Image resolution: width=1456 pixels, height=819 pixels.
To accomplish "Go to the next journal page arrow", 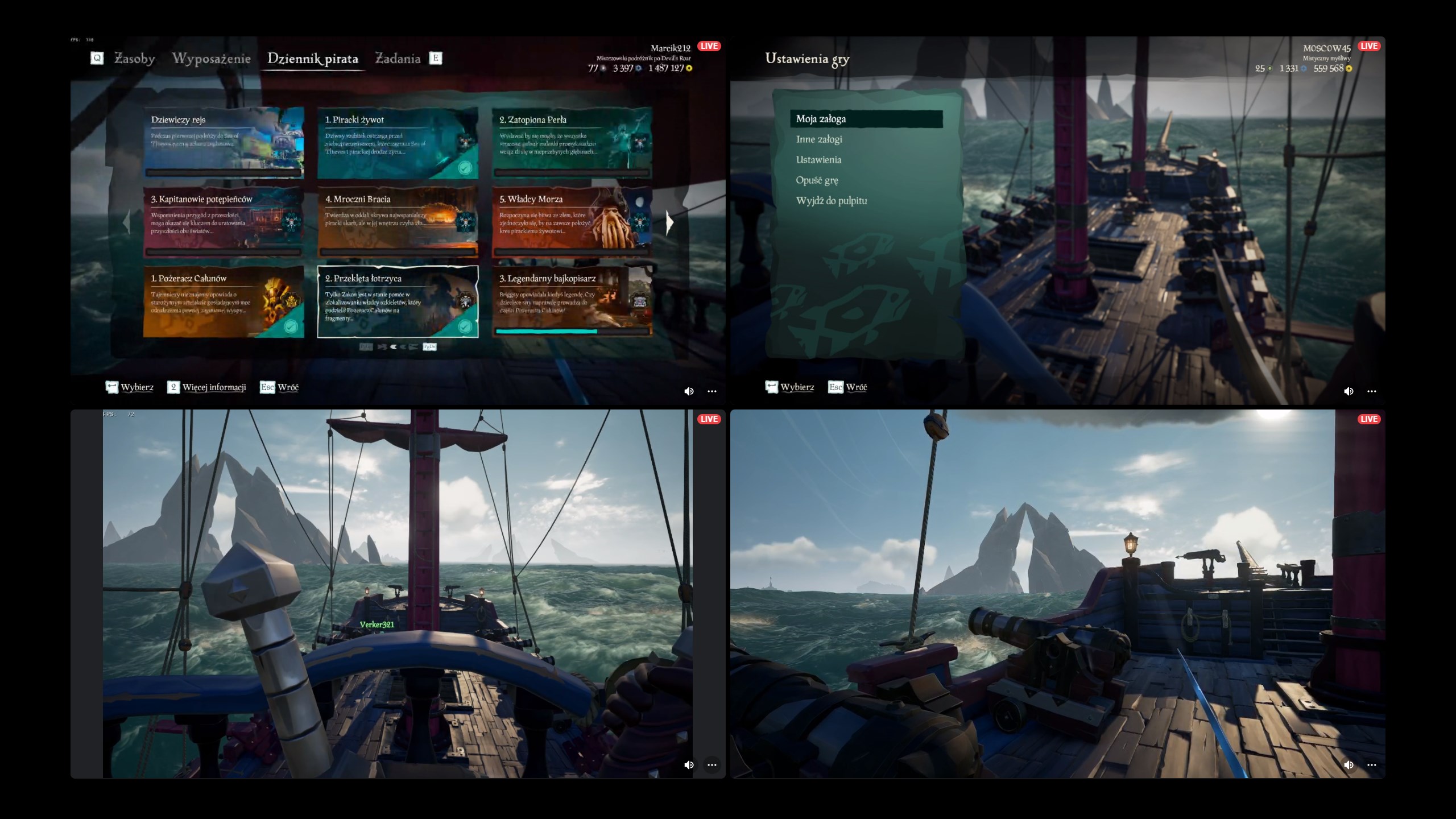I will click(x=669, y=222).
